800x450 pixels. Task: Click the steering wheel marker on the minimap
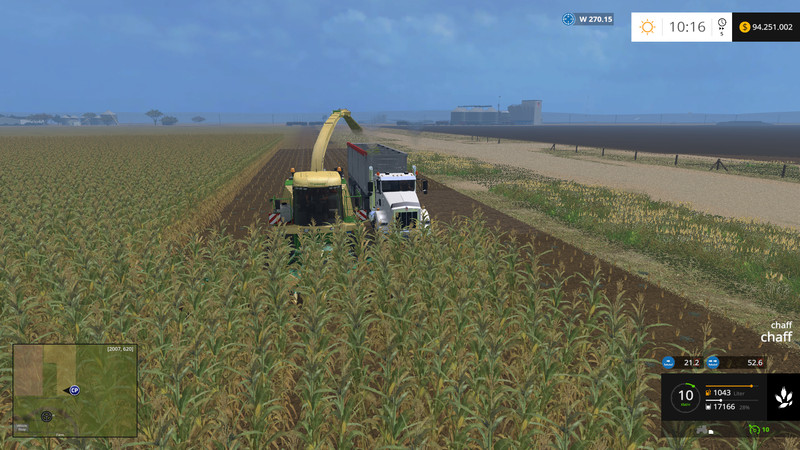pos(46,415)
